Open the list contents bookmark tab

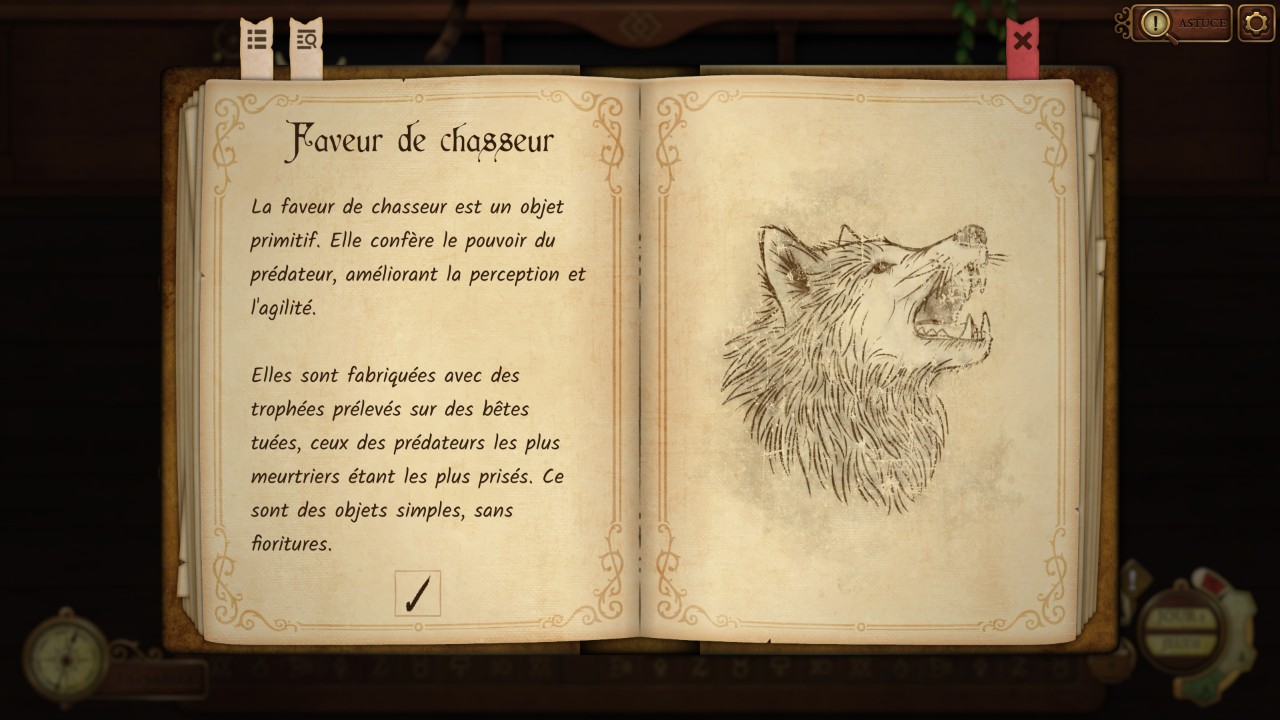(257, 40)
